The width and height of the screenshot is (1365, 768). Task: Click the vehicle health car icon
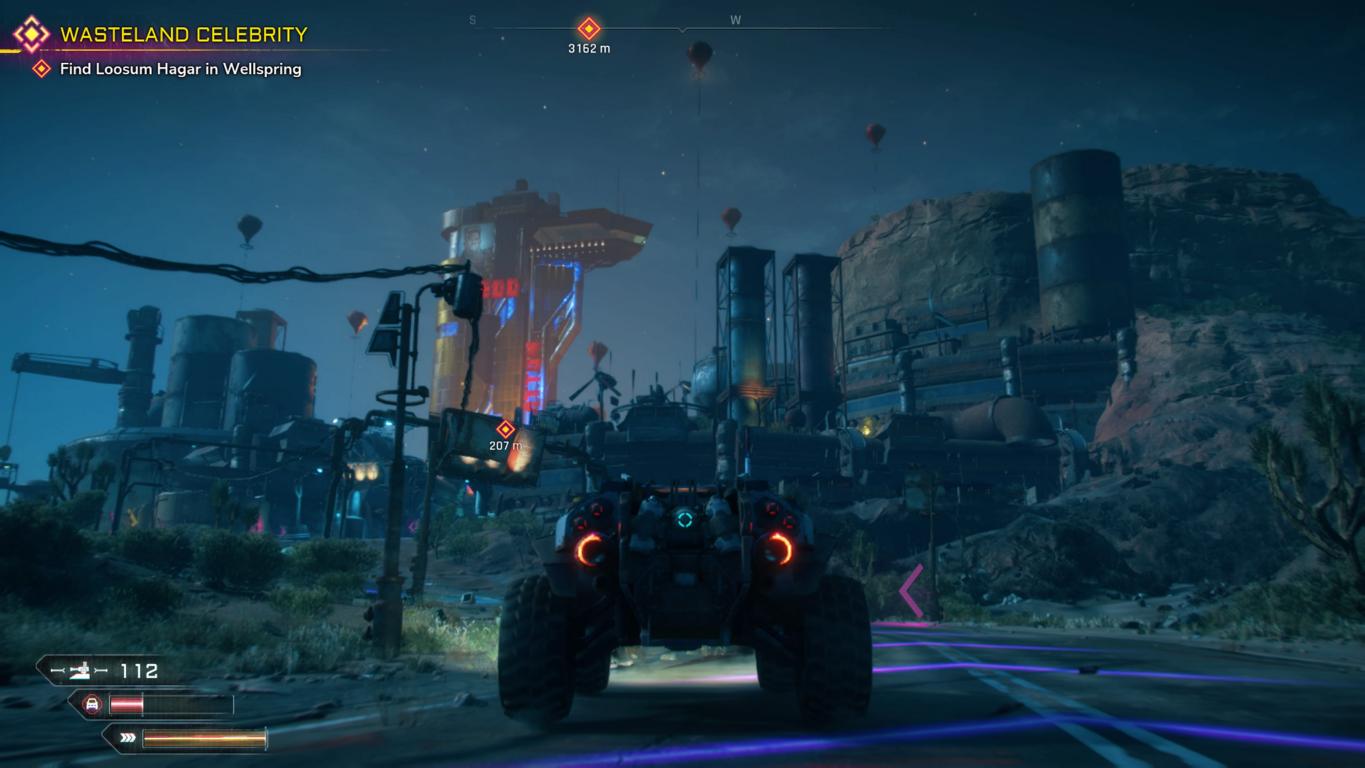point(92,705)
